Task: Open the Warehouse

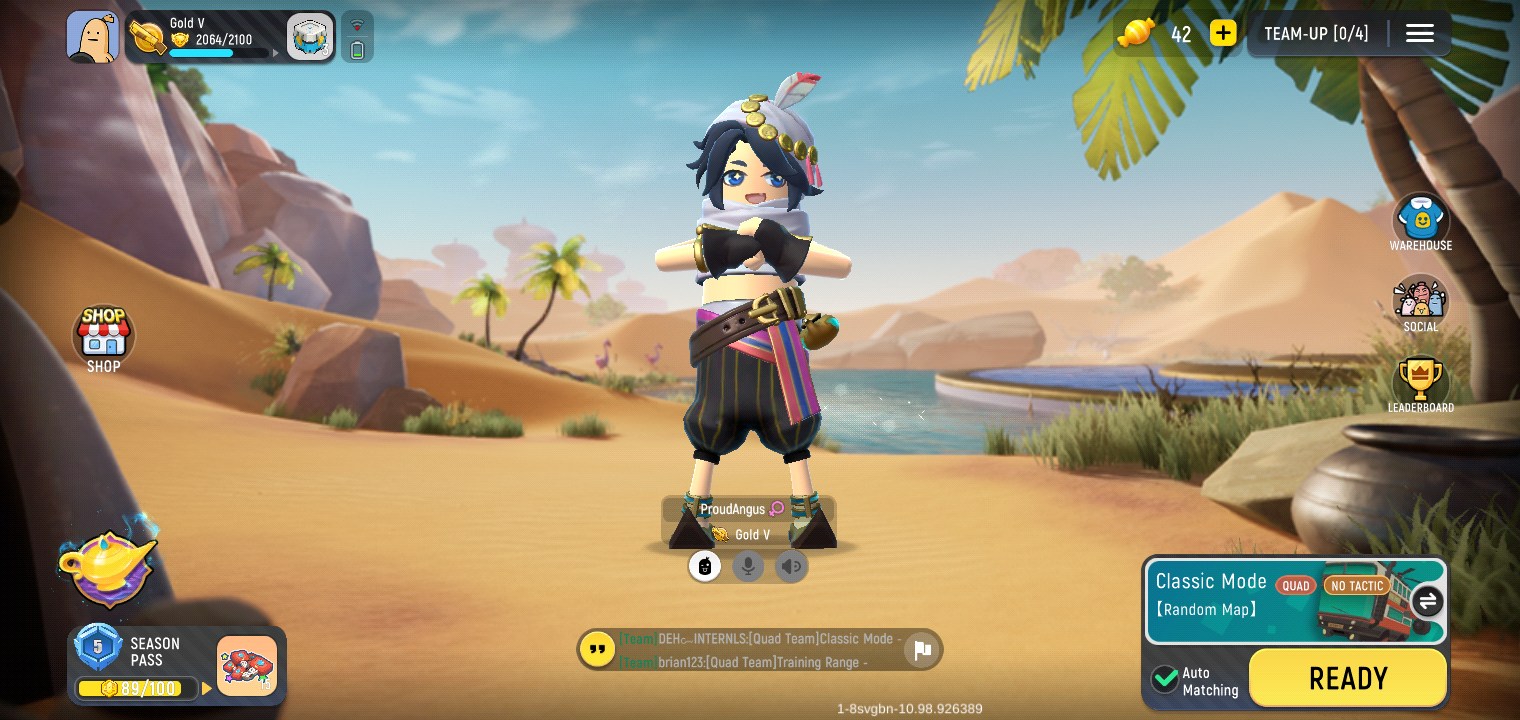Action: 1420,222
